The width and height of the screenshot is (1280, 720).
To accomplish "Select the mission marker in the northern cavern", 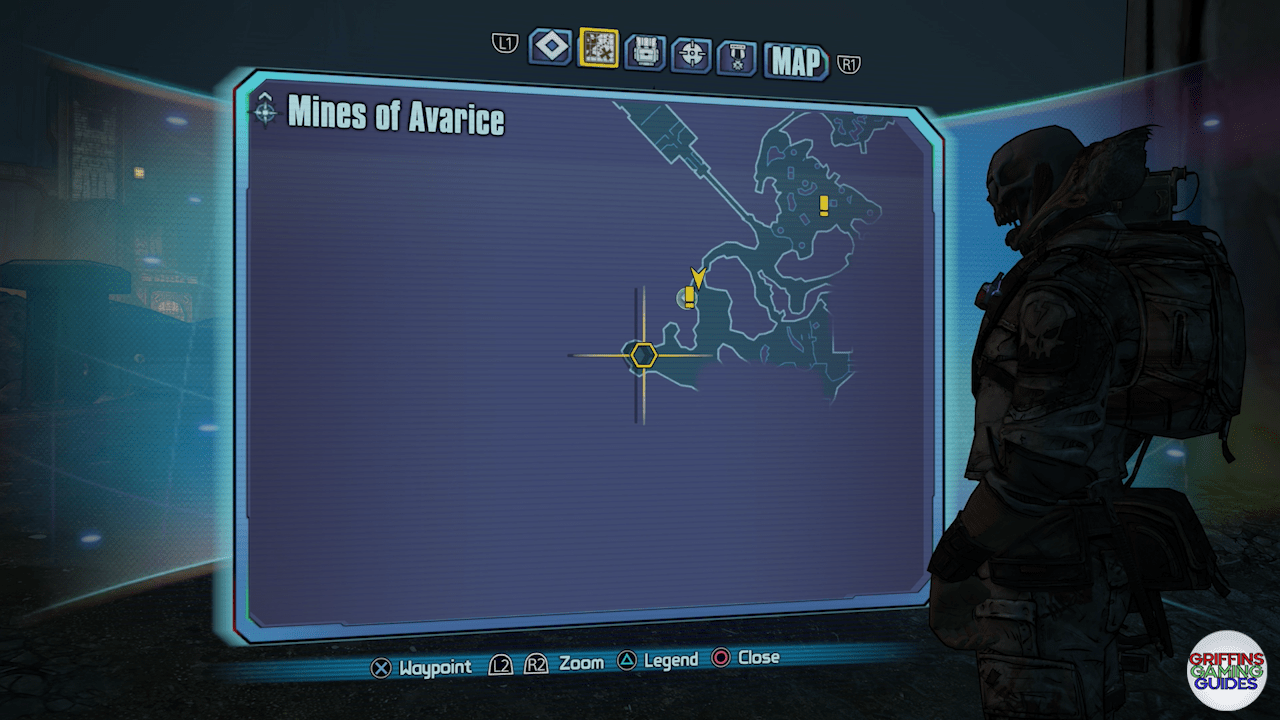I will point(823,205).
